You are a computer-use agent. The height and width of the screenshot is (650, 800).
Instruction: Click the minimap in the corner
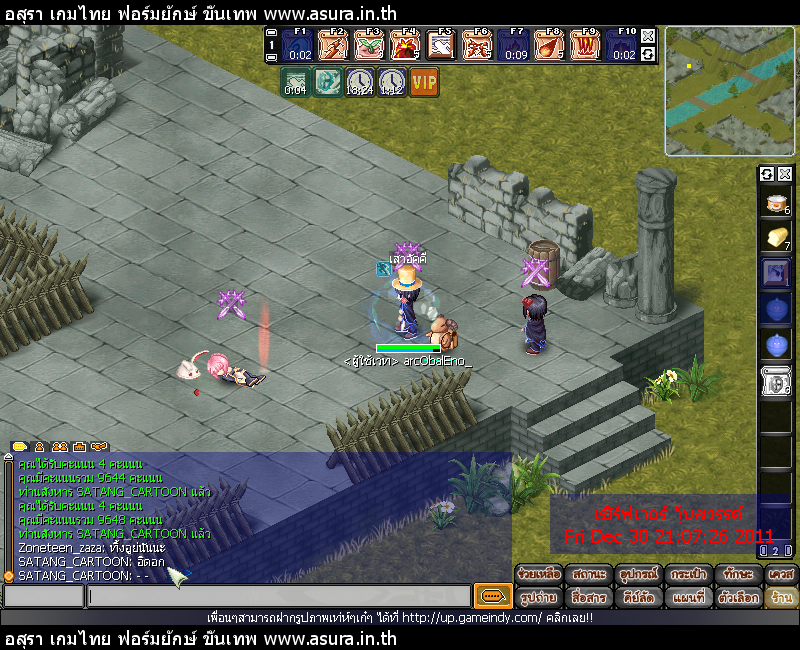pos(729,91)
